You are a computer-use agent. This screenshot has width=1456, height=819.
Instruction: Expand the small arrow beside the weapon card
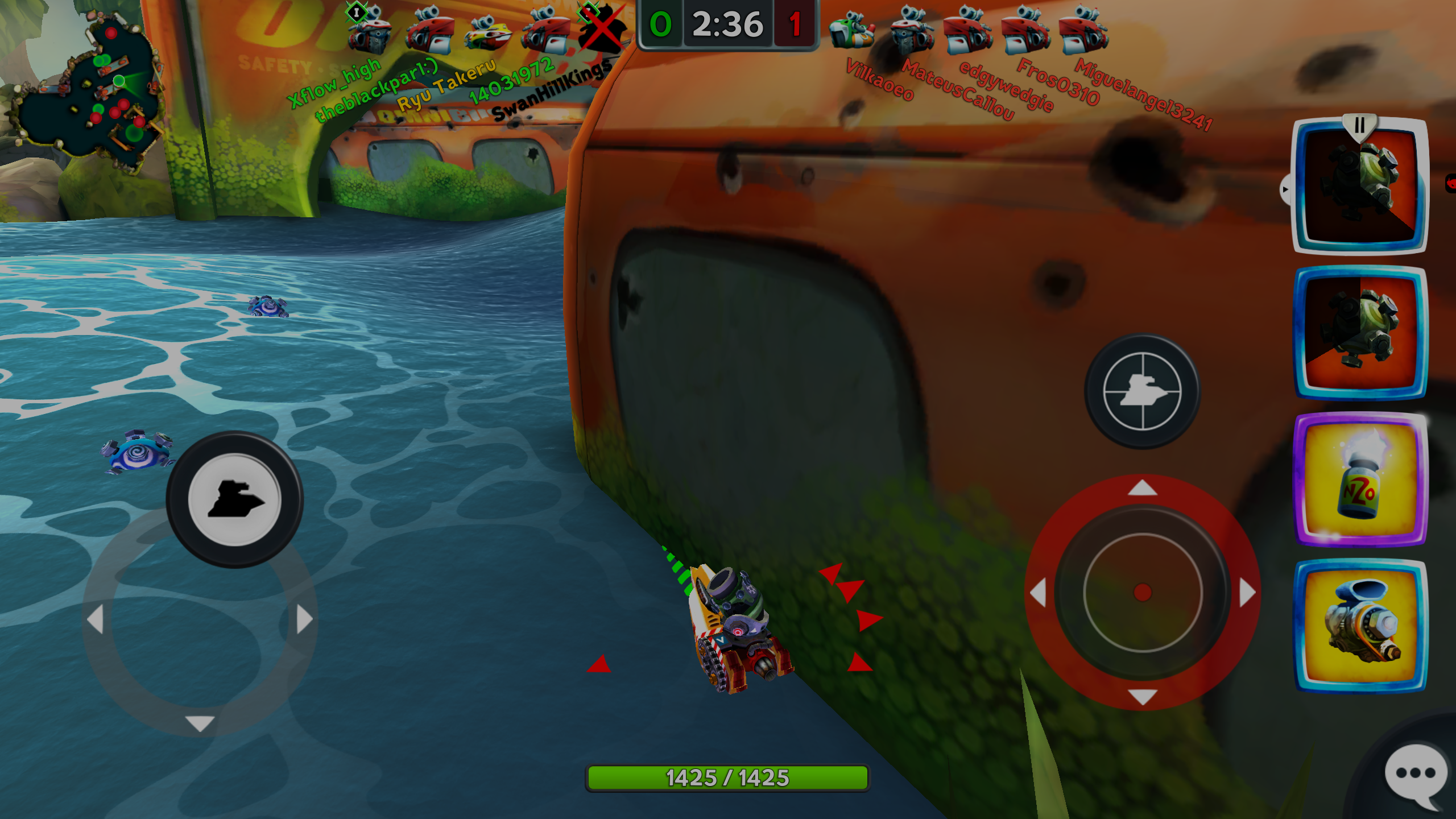point(1285,189)
